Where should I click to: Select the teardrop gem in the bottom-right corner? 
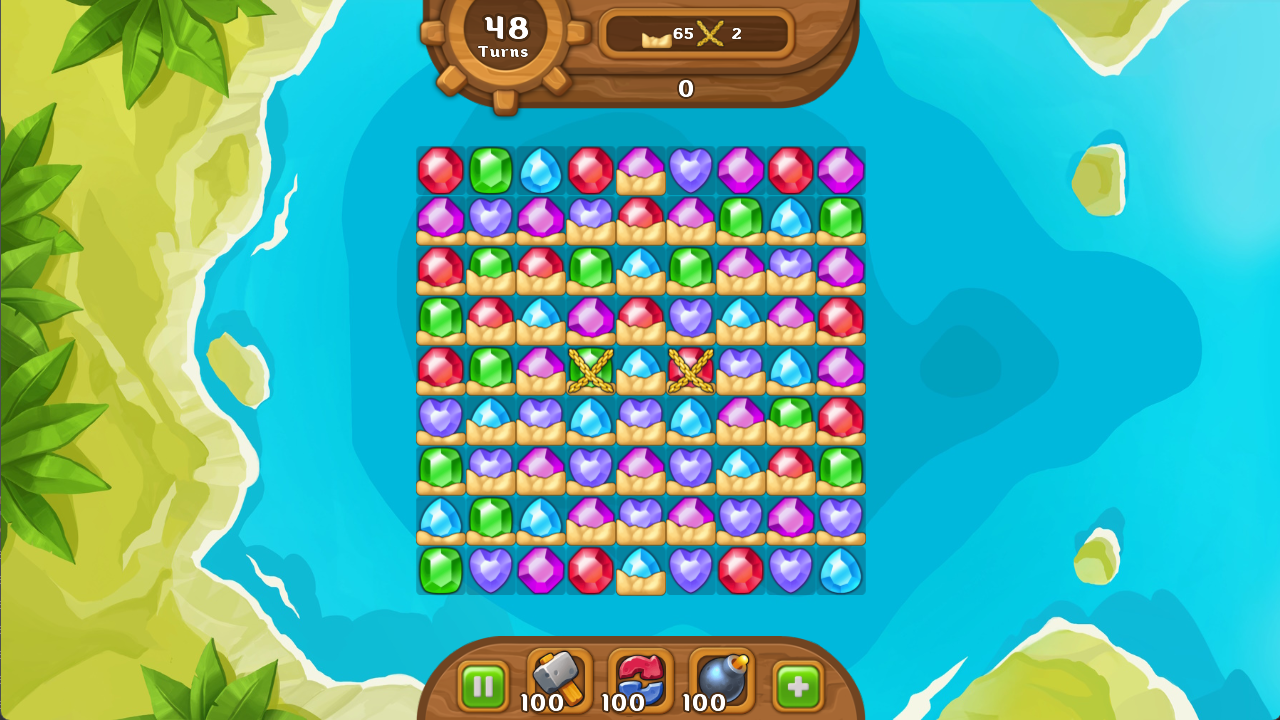click(x=840, y=570)
